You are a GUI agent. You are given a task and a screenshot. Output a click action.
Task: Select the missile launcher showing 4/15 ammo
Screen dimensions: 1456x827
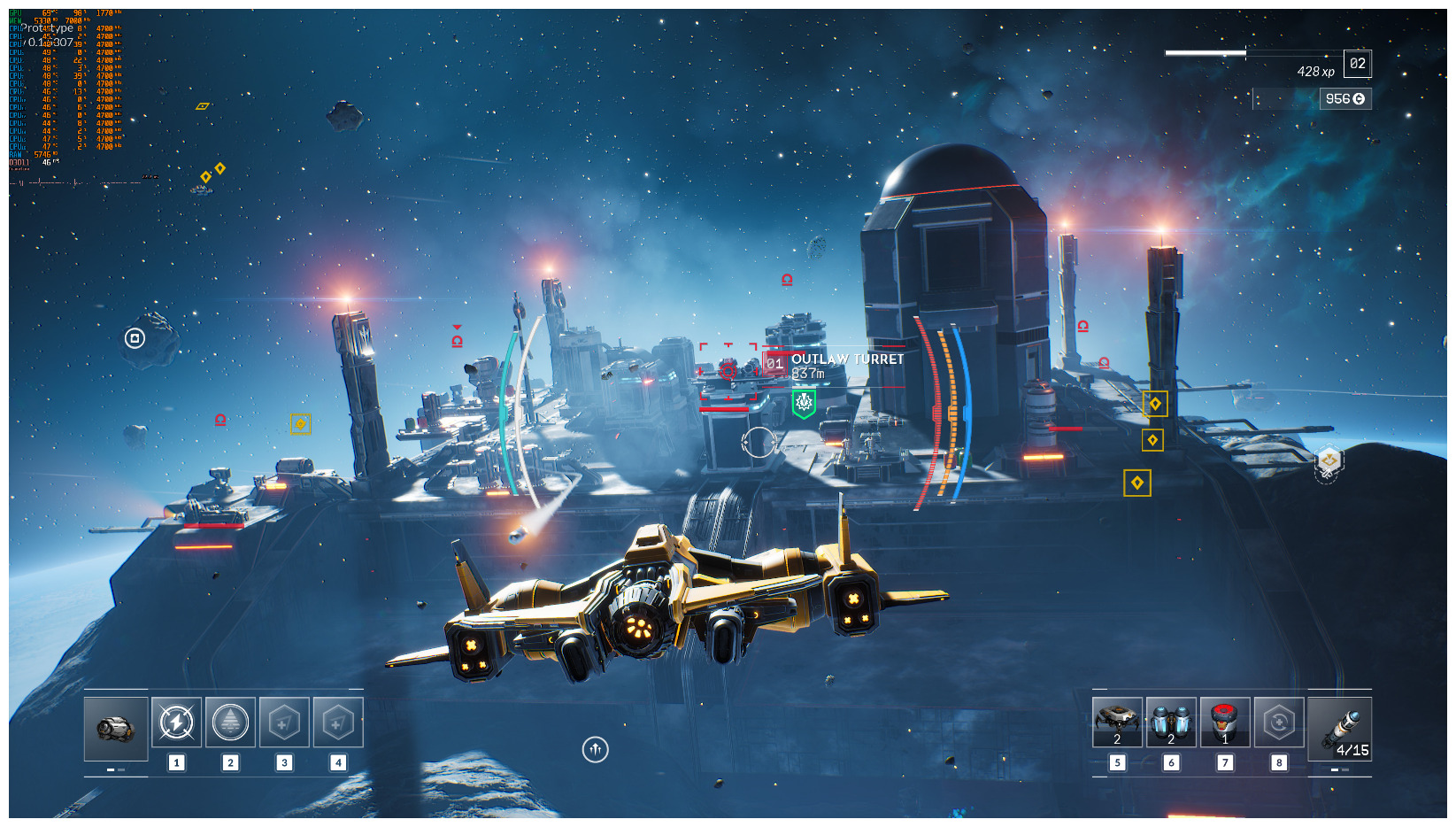(1342, 728)
